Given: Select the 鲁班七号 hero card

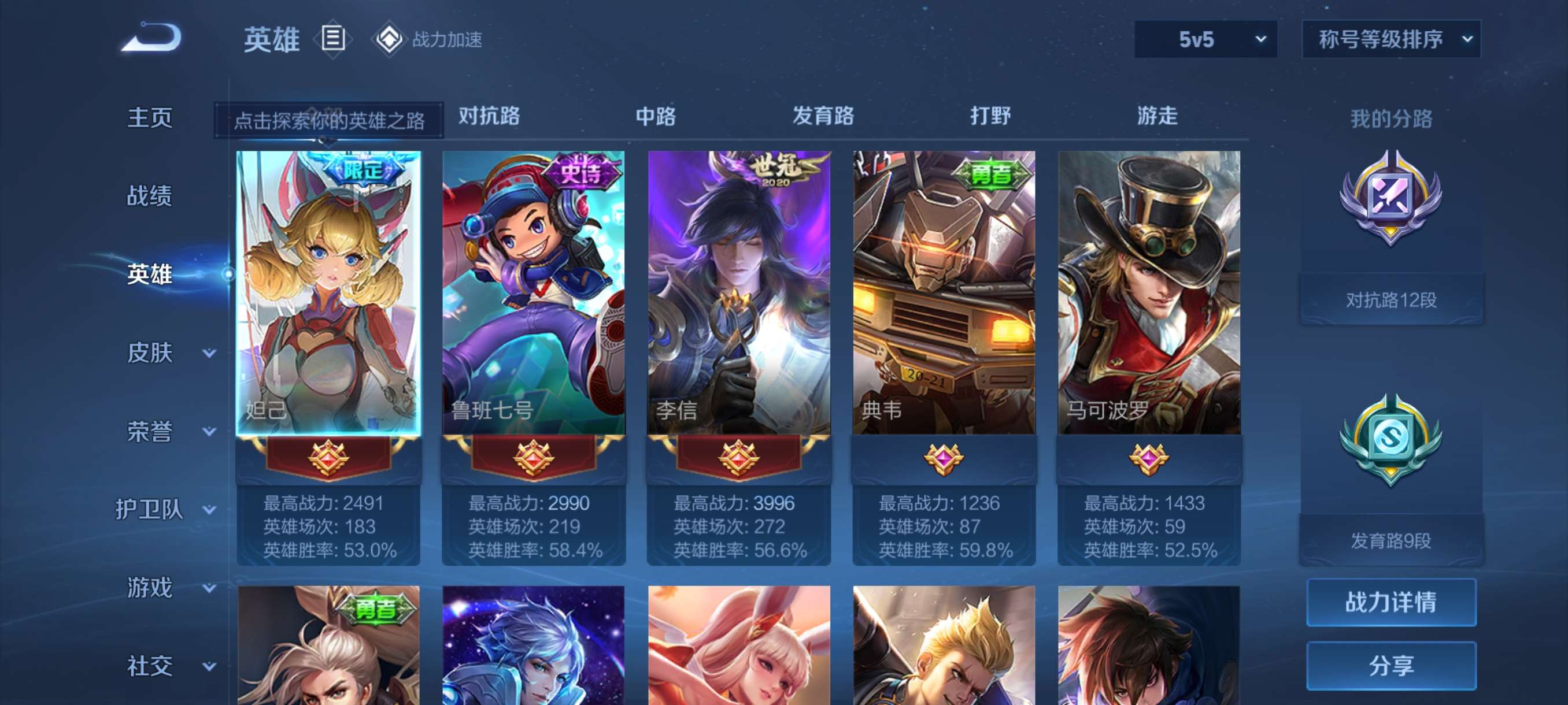Looking at the screenshot, I should coord(533,292).
